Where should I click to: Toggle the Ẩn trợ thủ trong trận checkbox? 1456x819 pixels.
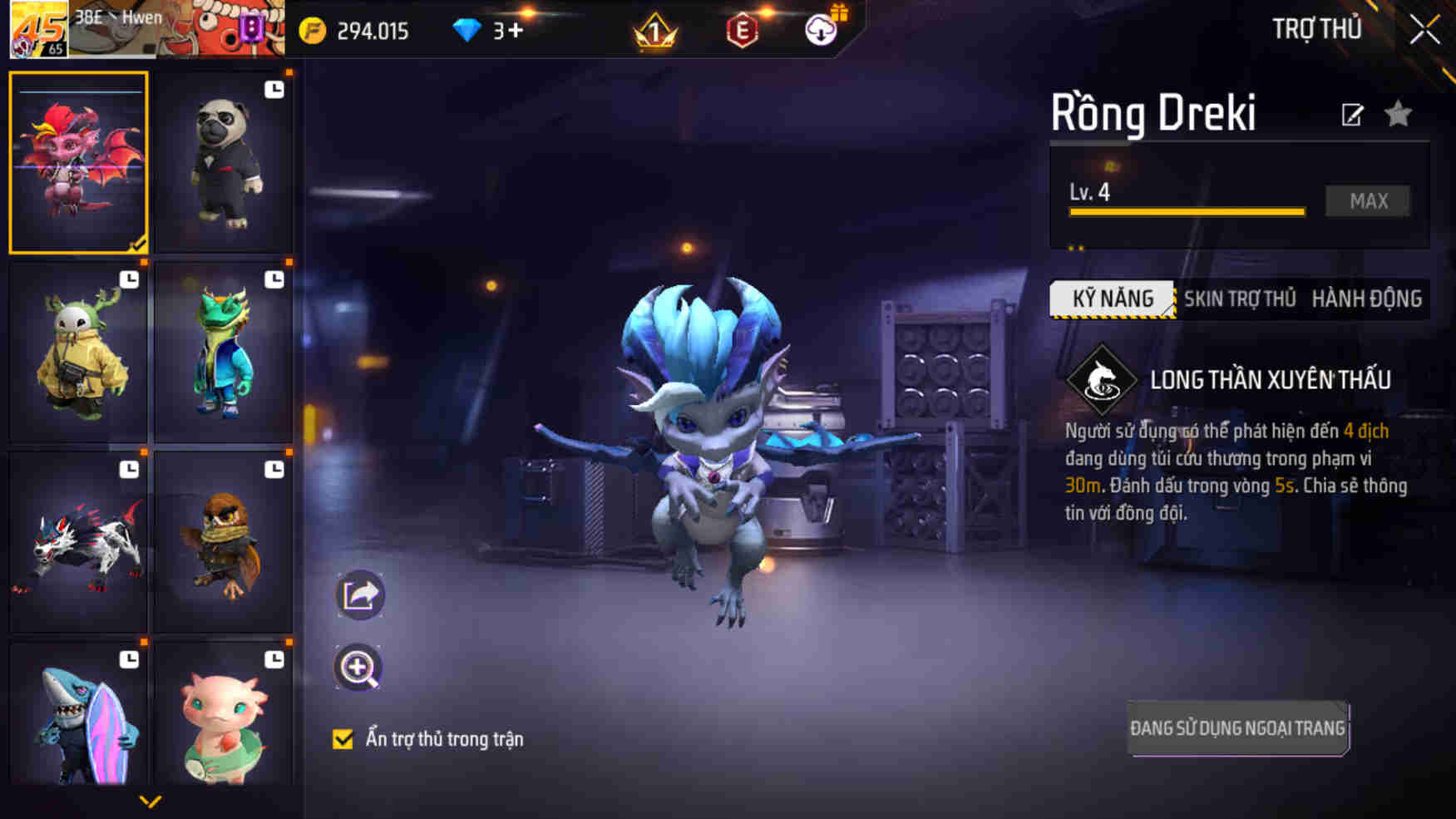(x=343, y=739)
